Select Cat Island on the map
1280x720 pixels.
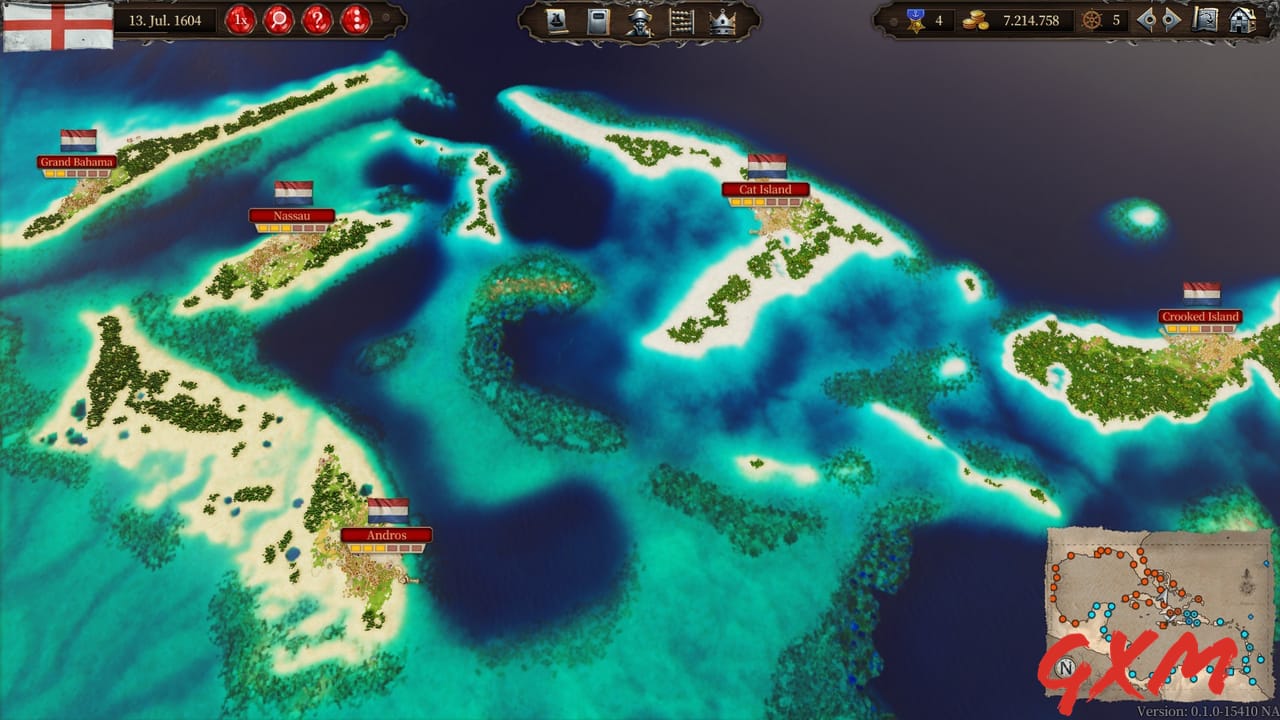[x=765, y=189]
